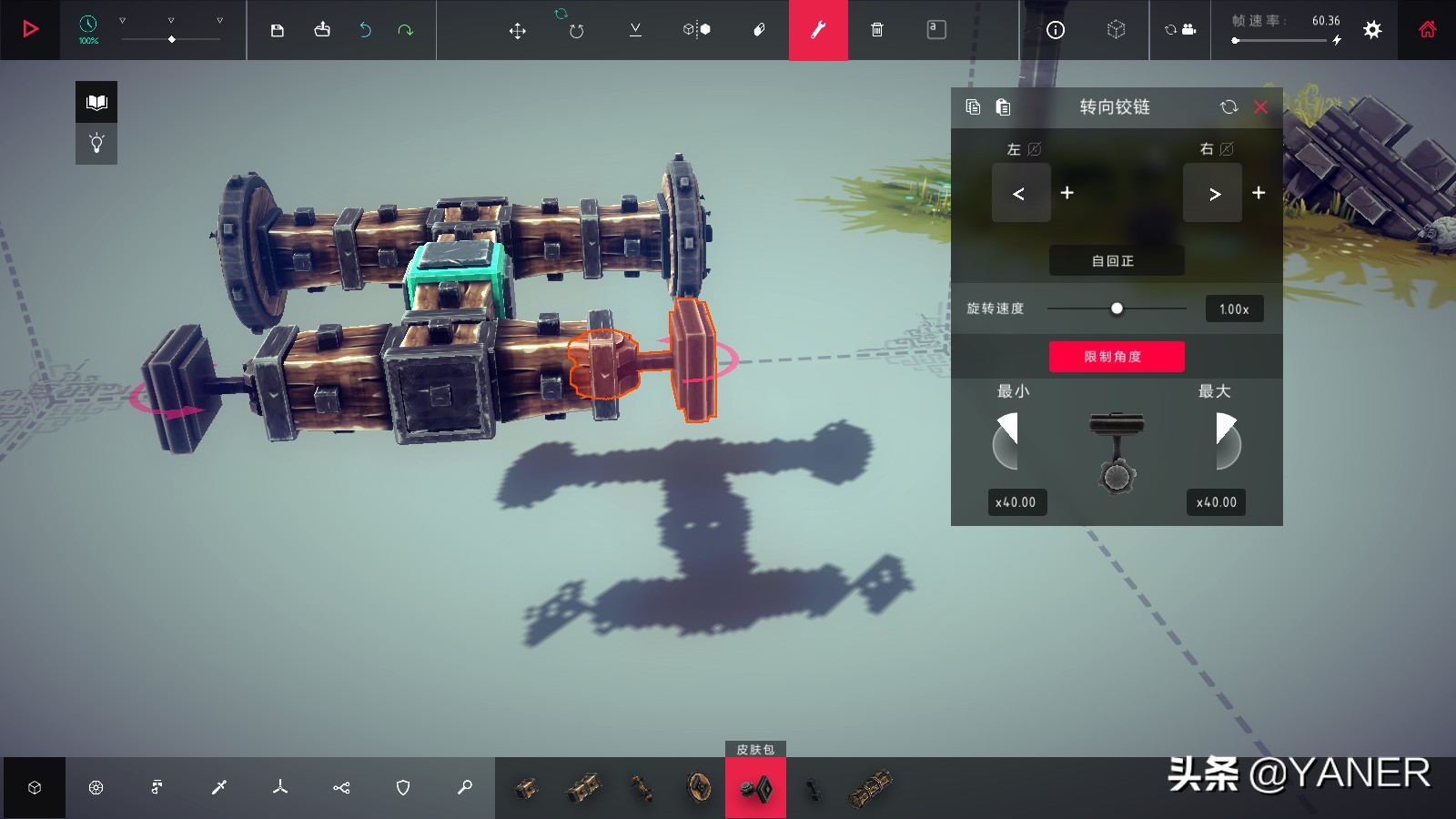Image resolution: width=1456 pixels, height=819 pixels.
Task: Choose the trash can delete tool
Action: click(877, 30)
